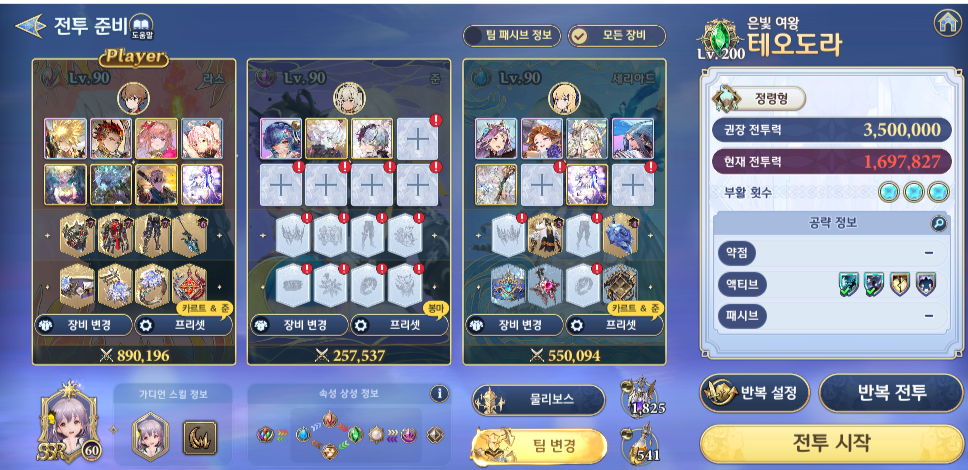The height and width of the screenshot is (470, 968).
Task: Open the 물리보스 team selector
Action: click(539, 400)
